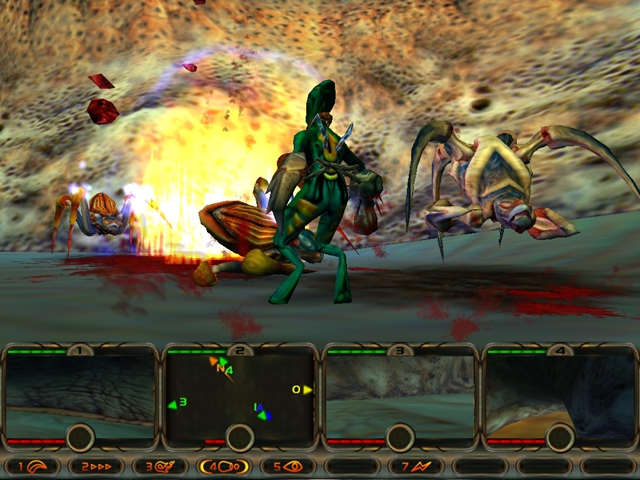Select squad member 1's camera view panel
The height and width of the screenshot is (480, 640).
pyautogui.click(x=80, y=390)
